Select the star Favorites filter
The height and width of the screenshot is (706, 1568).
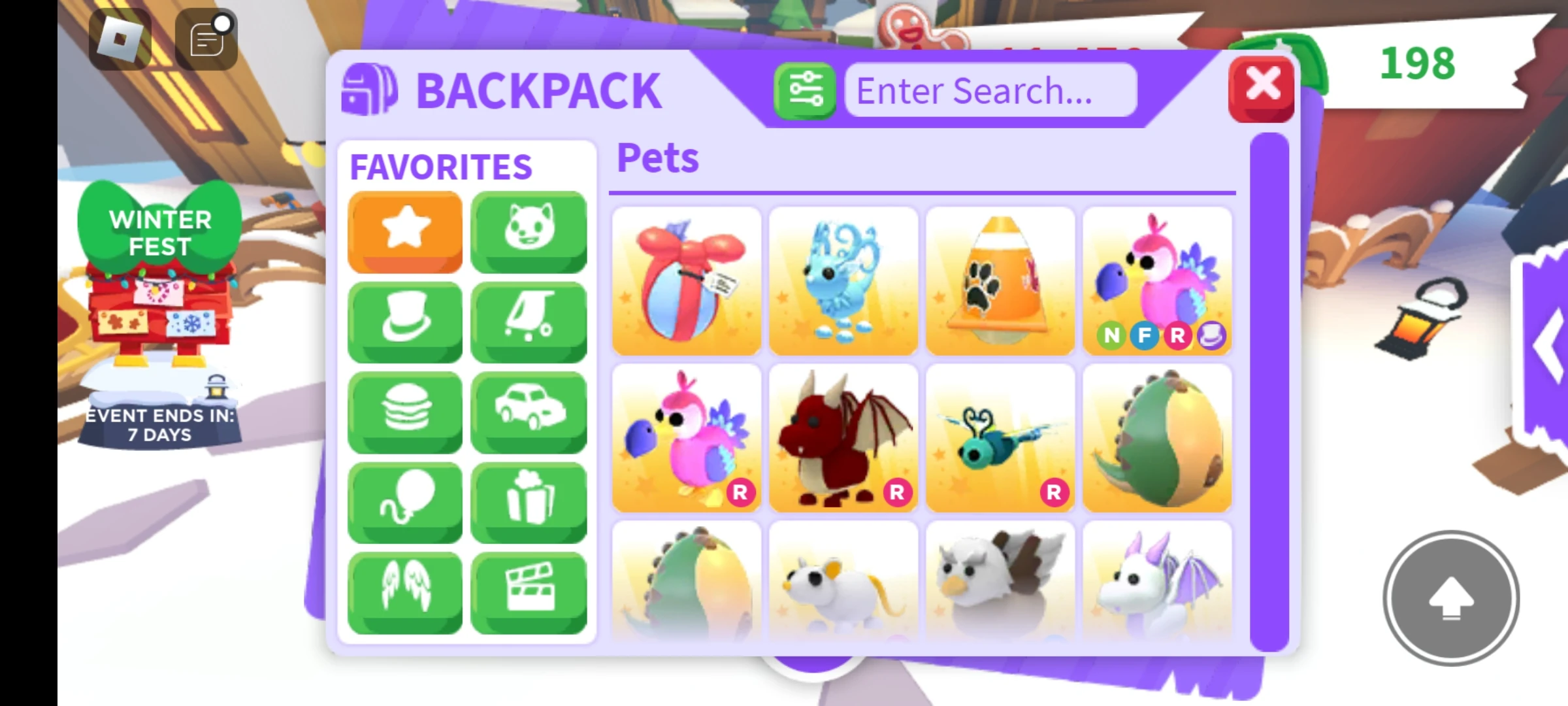tap(404, 230)
